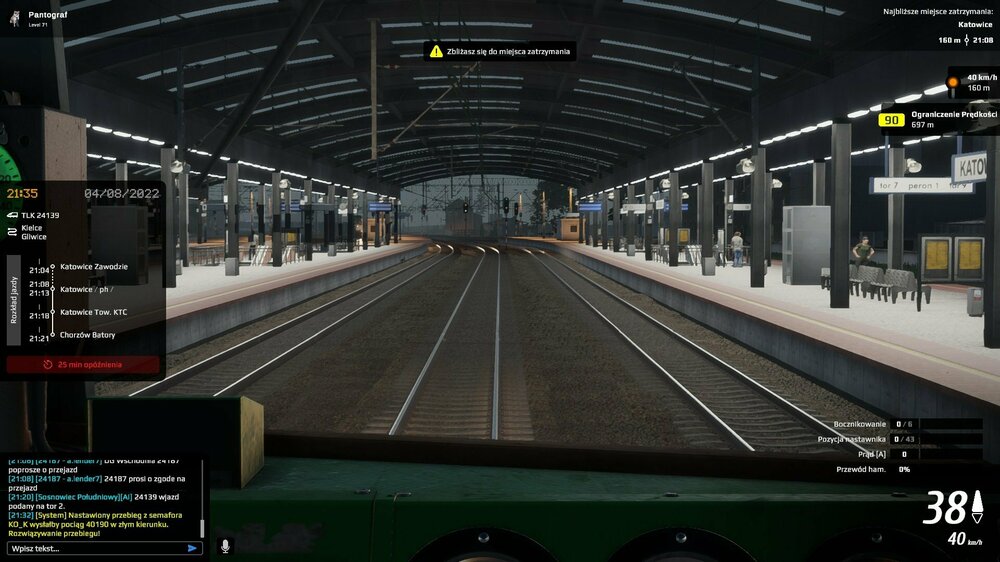Click the 90 speed limit indicator
The image size is (1000, 562).
(891, 120)
